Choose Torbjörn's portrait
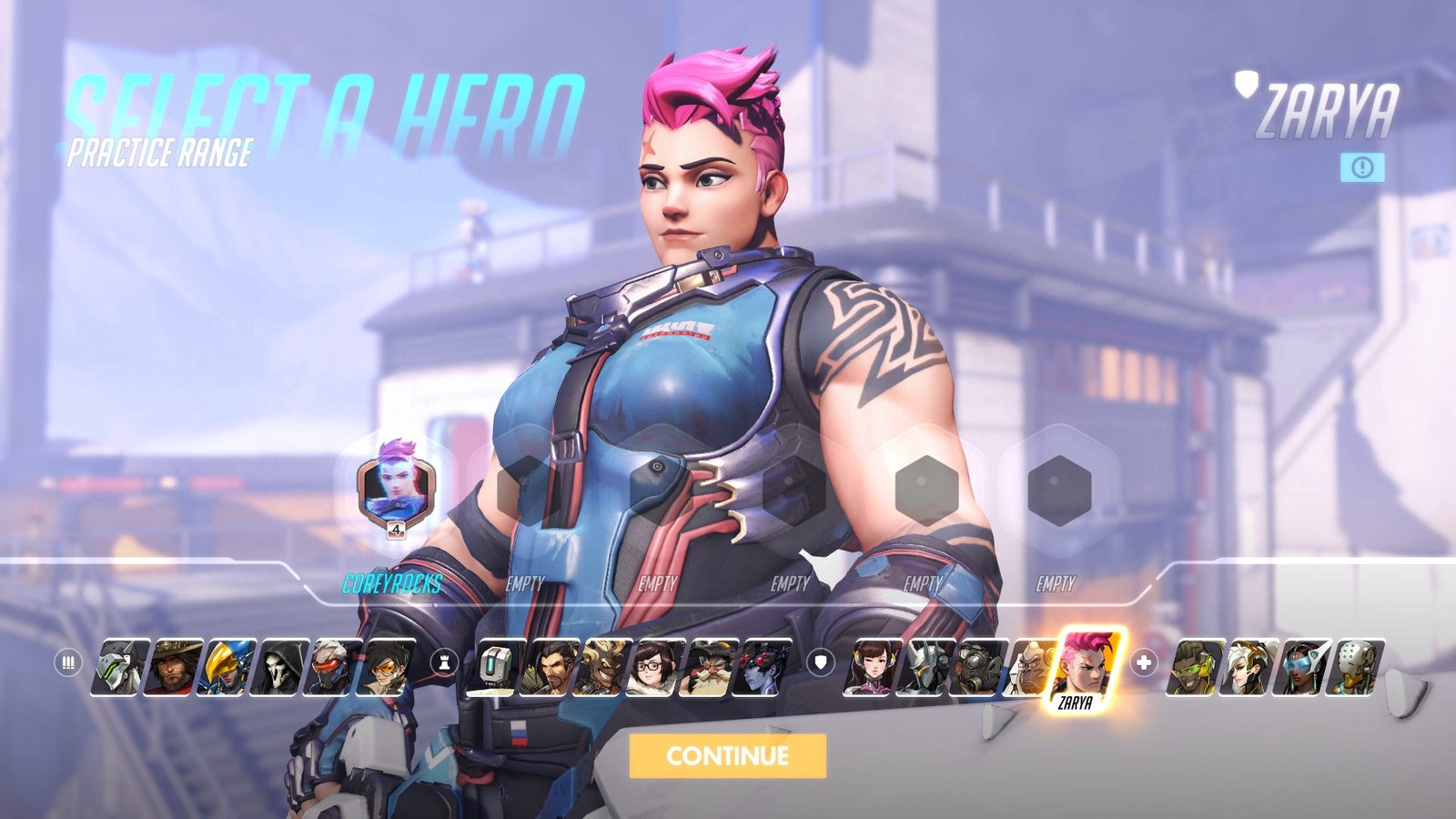This screenshot has height=819, width=1456. [x=710, y=668]
